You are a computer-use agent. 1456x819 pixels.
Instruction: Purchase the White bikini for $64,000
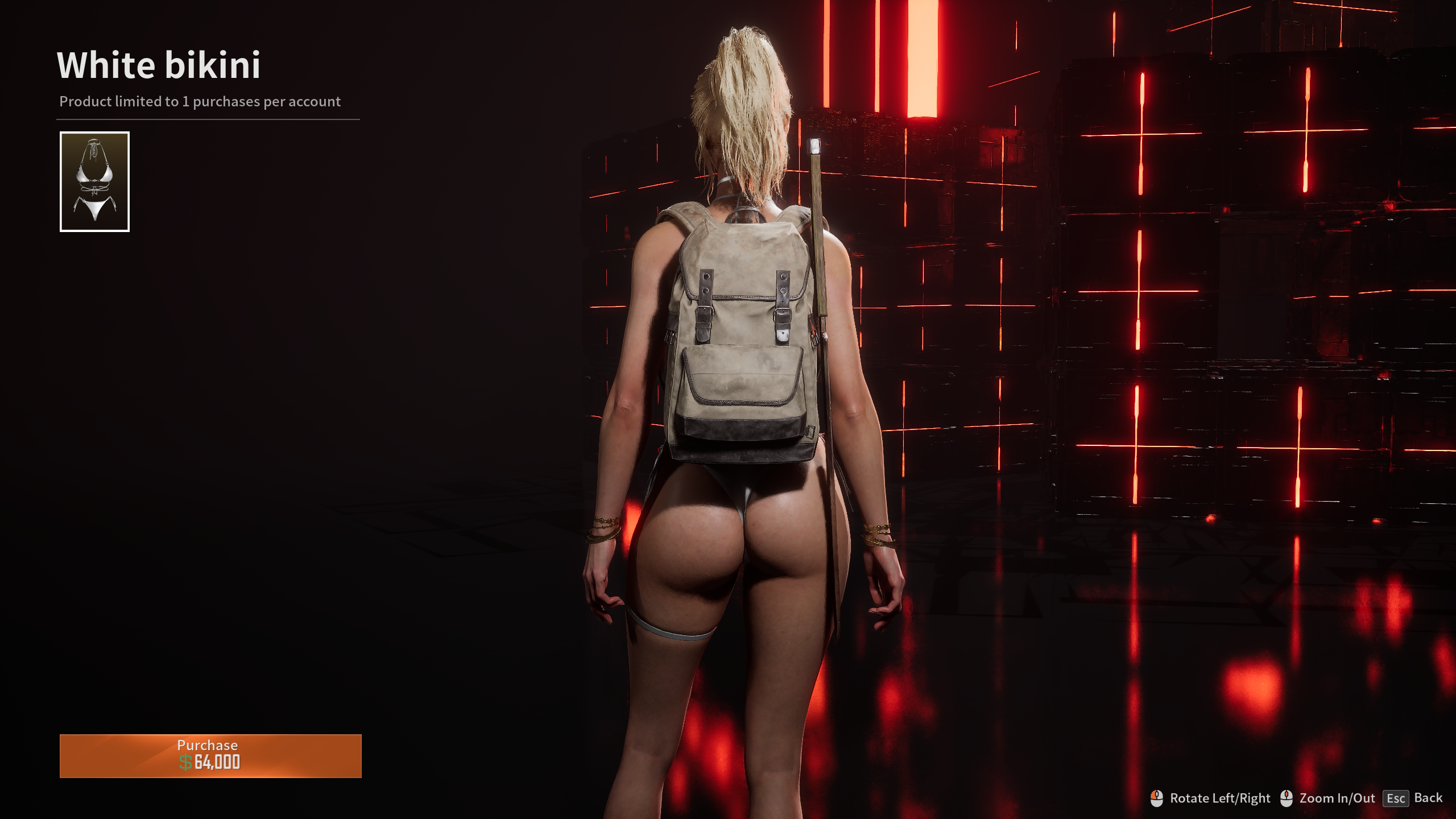click(x=210, y=755)
